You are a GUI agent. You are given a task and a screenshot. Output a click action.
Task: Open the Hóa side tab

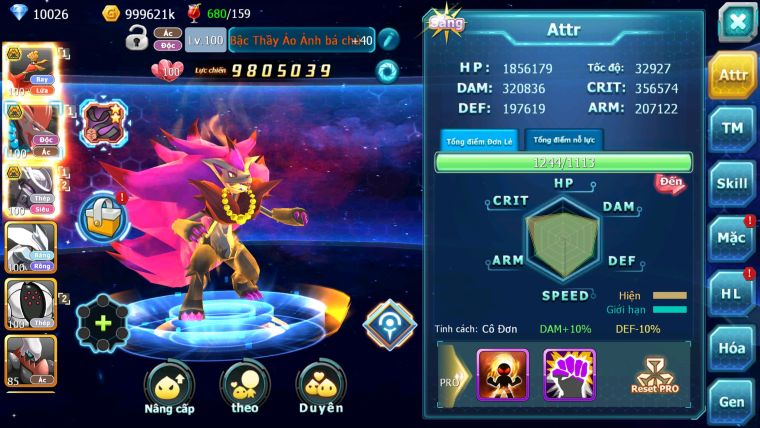(x=732, y=347)
